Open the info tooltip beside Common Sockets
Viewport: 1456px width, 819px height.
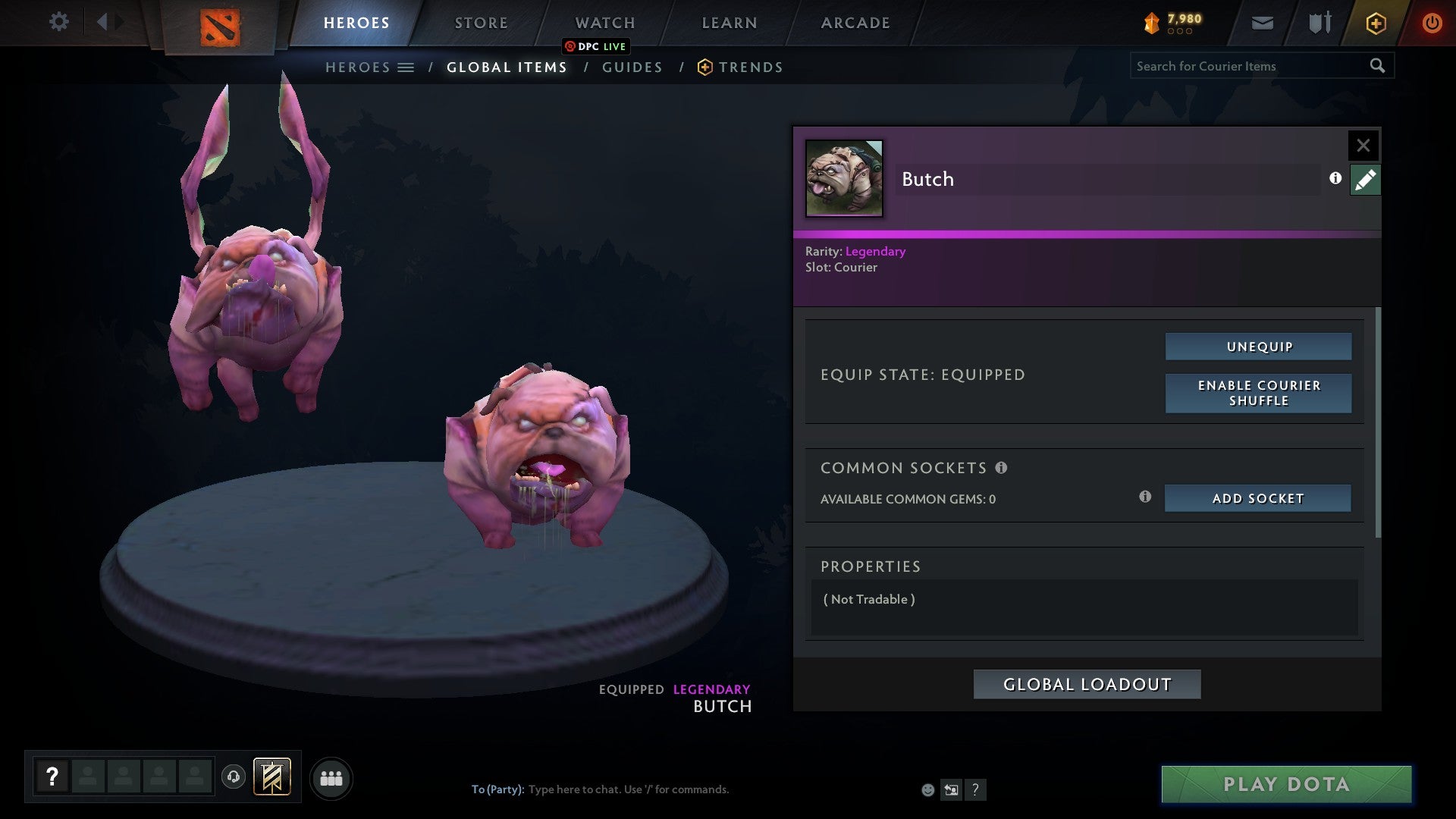click(1003, 468)
